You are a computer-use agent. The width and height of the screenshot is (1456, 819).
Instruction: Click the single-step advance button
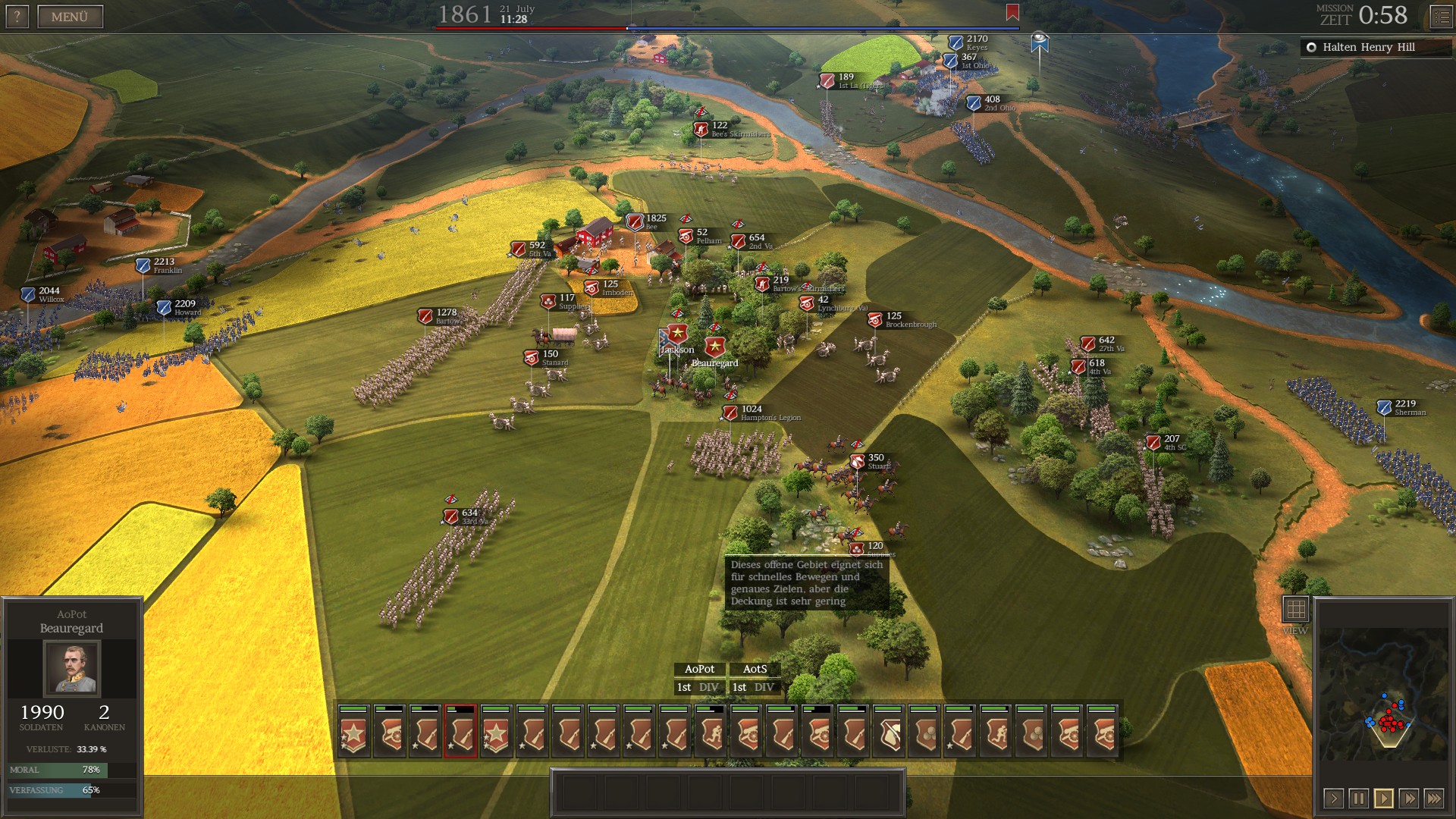pyautogui.click(x=1334, y=799)
